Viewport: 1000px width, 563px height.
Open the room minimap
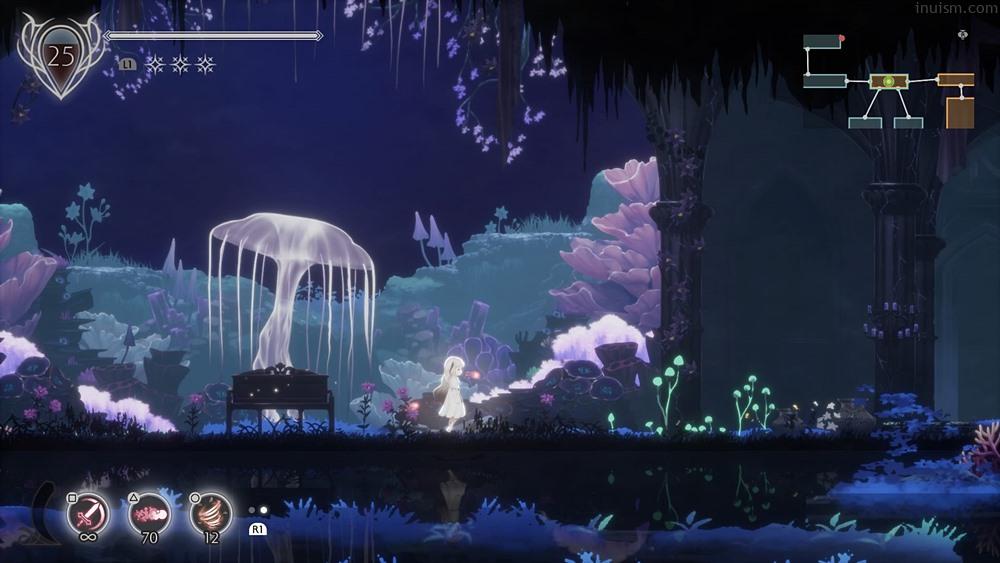(888, 83)
